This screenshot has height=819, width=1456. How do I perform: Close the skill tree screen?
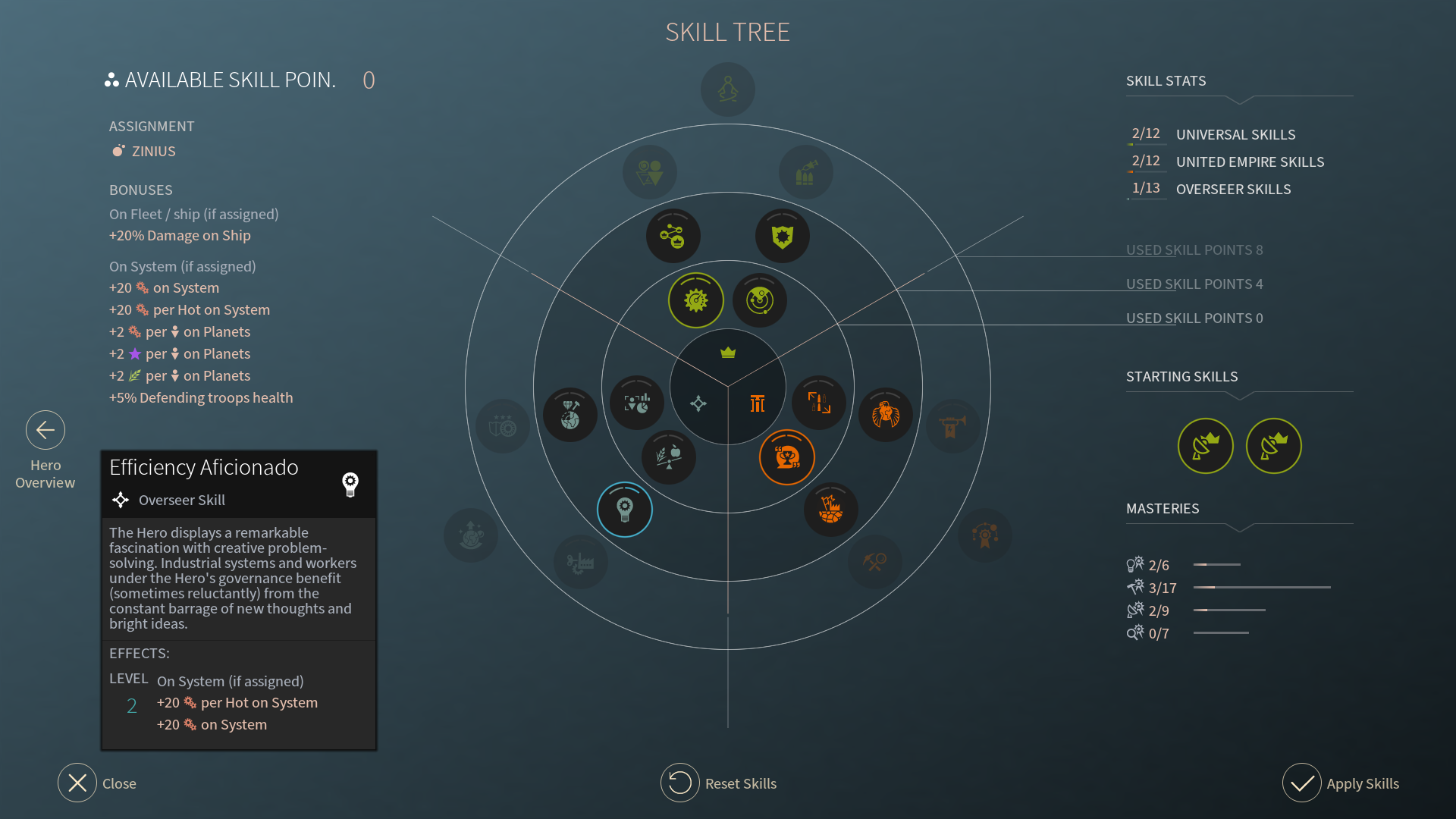tap(77, 783)
